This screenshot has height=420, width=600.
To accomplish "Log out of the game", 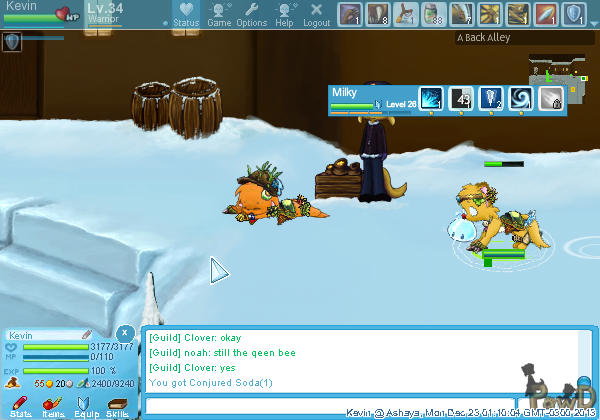I will coord(316,15).
